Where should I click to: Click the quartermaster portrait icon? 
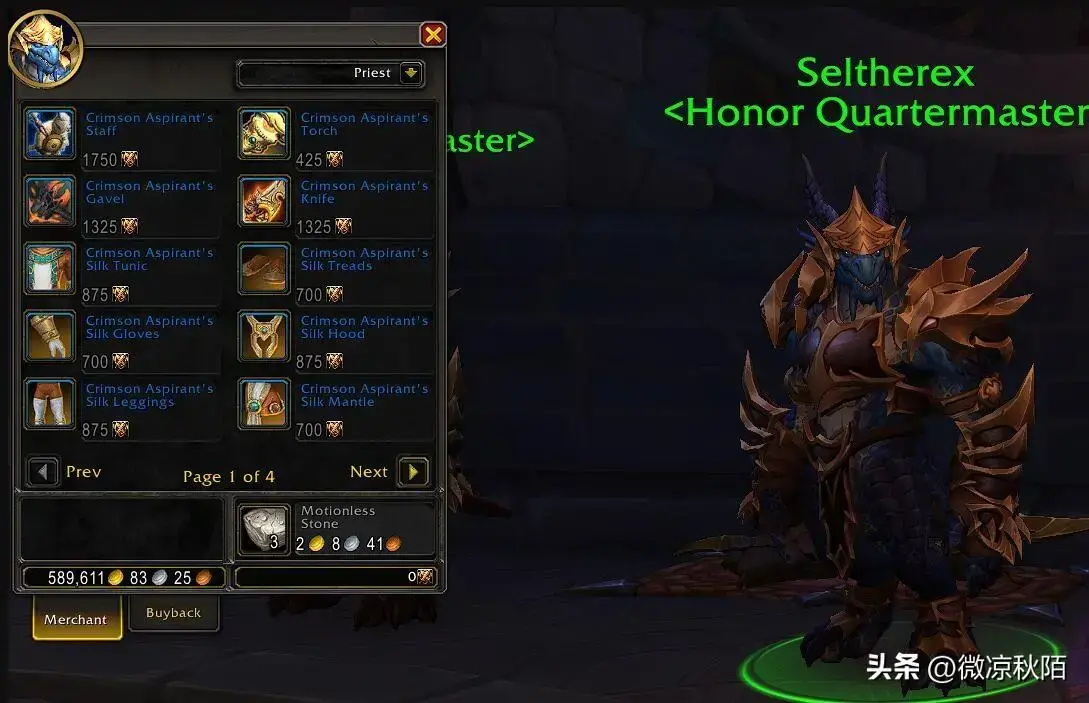click(x=45, y=48)
